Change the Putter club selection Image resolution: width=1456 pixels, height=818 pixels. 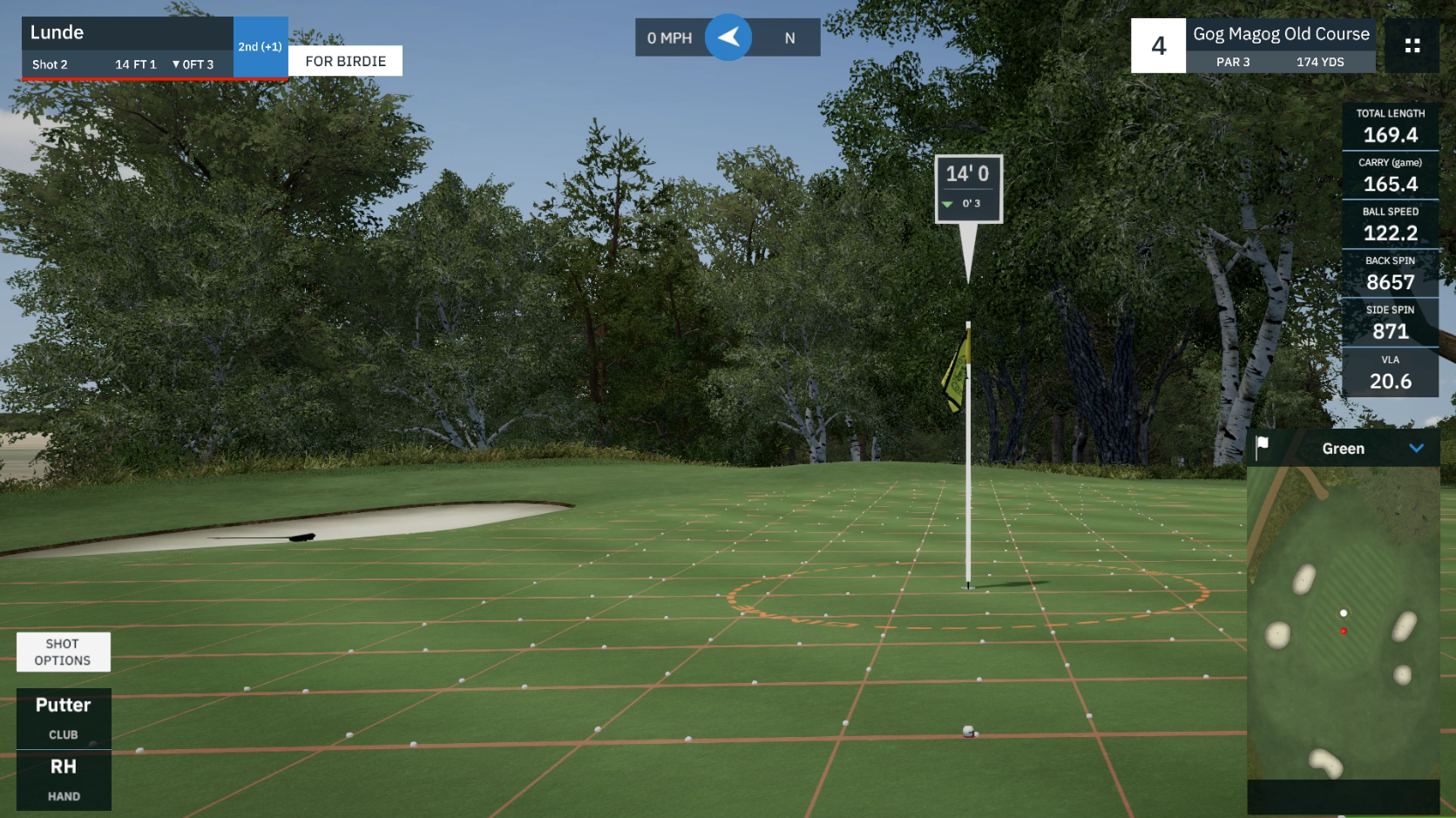pos(64,718)
